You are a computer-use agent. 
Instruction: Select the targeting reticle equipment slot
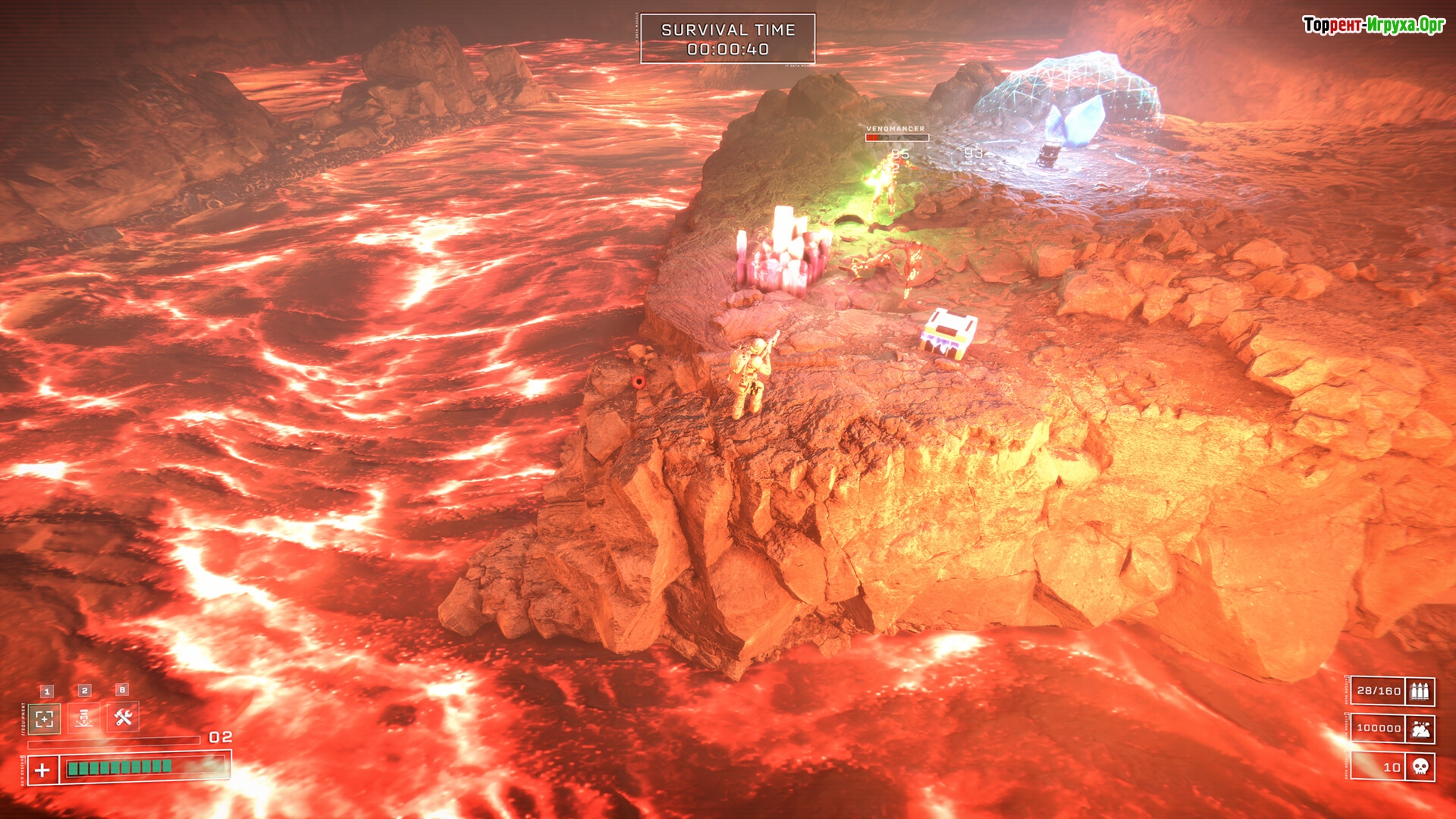click(45, 718)
